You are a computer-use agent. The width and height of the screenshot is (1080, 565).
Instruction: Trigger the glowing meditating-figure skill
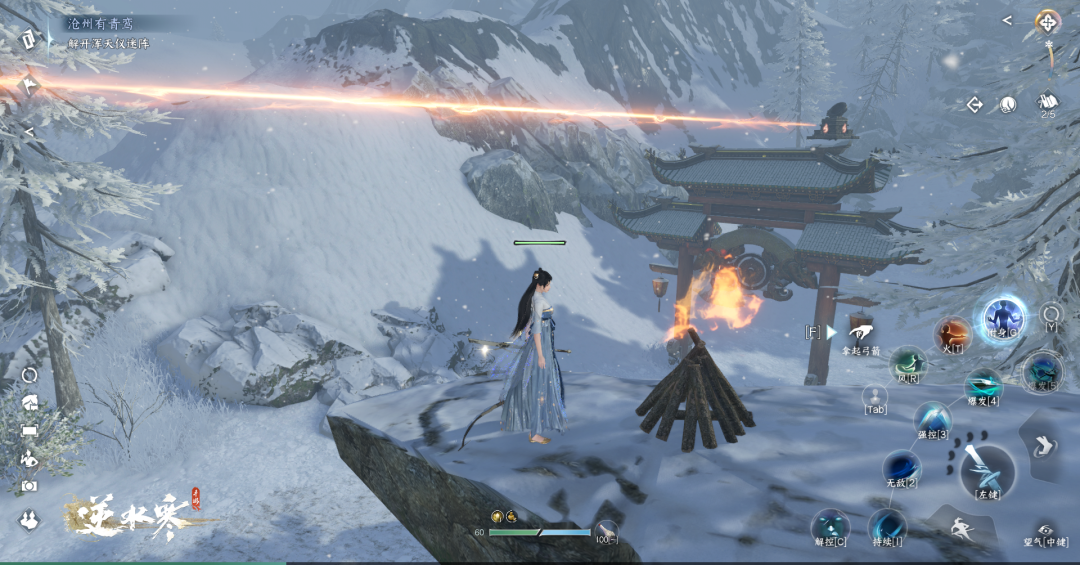tap(1001, 319)
